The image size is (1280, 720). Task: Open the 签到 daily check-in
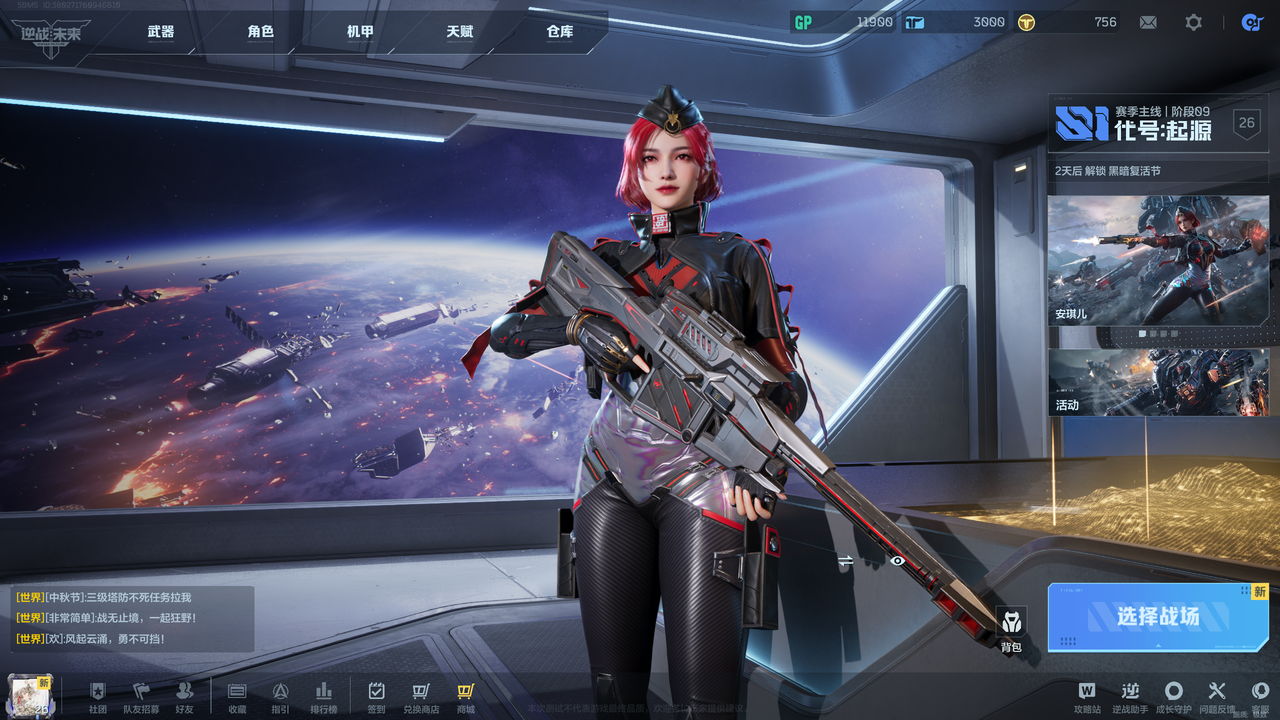[x=376, y=696]
